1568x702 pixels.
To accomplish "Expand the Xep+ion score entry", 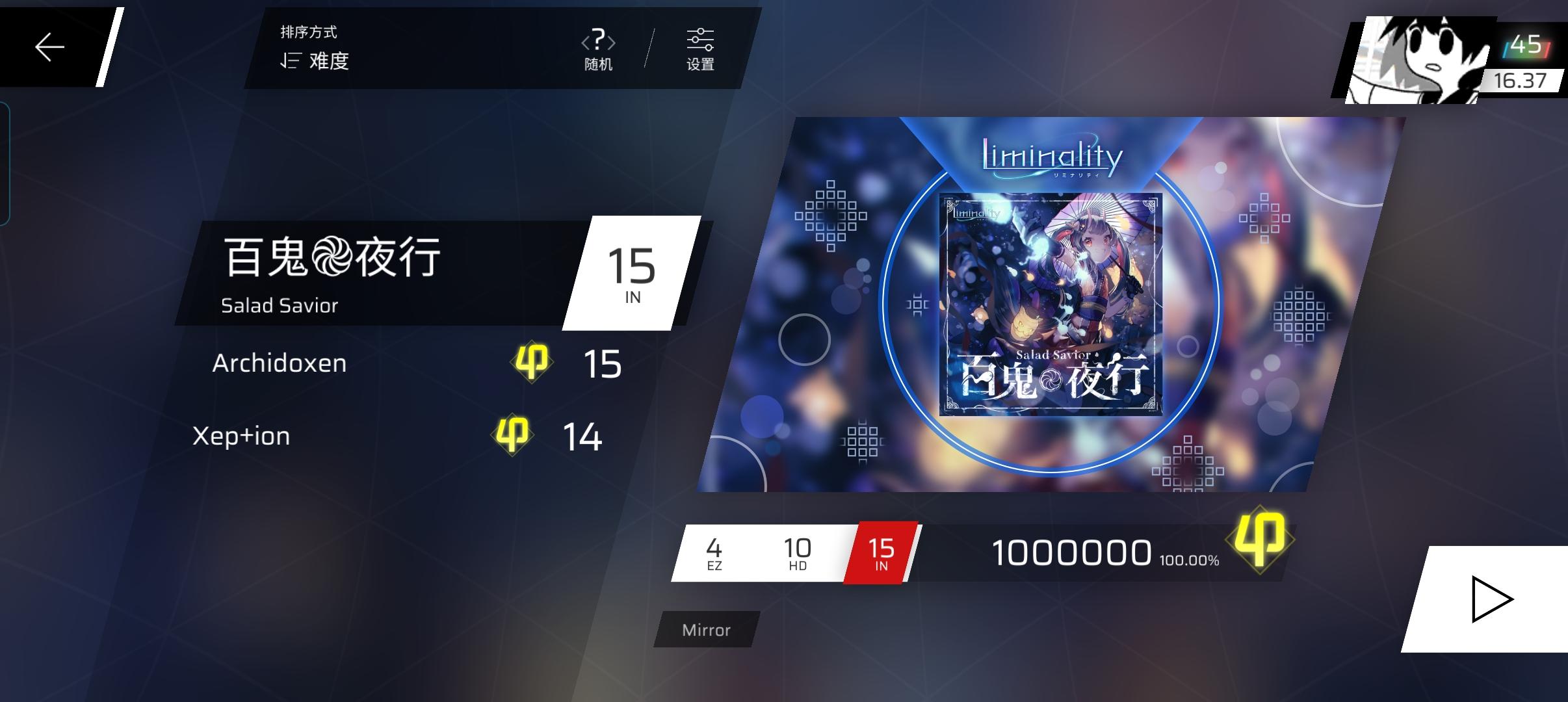I will (241, 437).
